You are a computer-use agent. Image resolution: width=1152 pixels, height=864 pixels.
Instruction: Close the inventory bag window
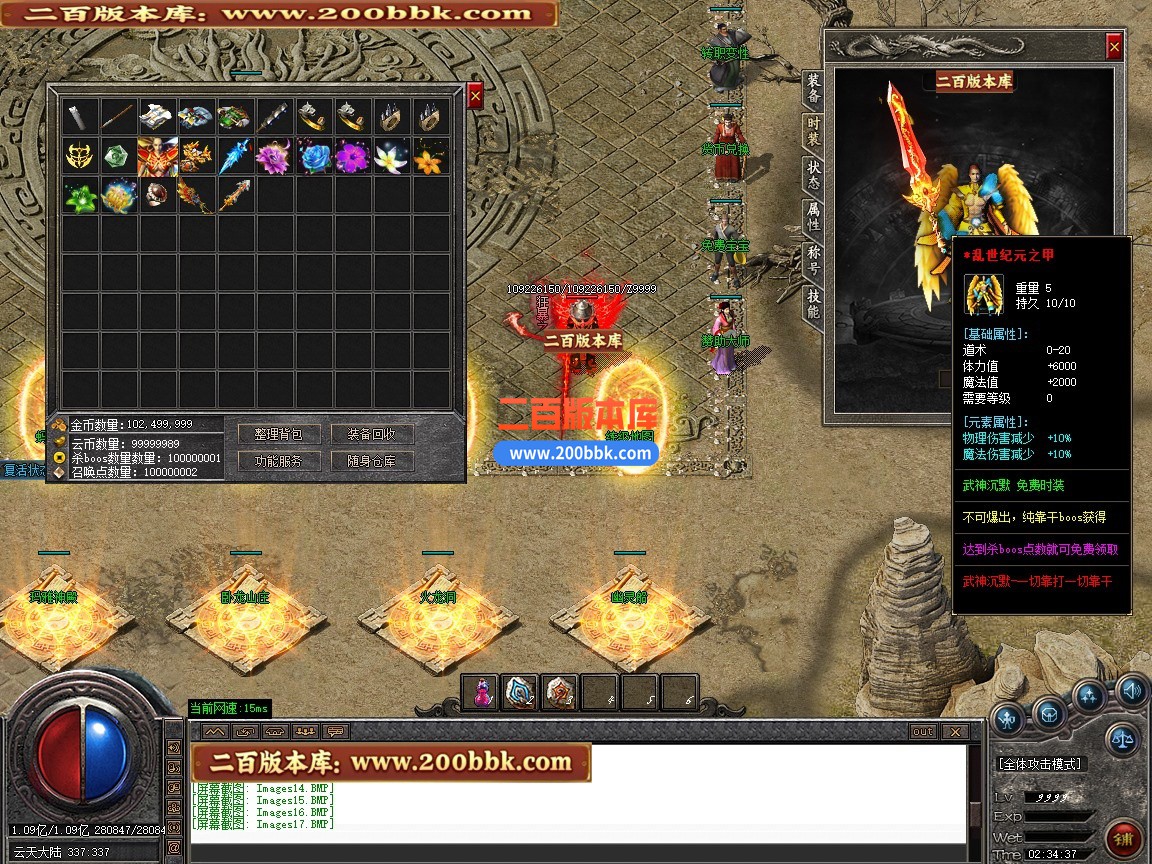(x=475, y=95)
